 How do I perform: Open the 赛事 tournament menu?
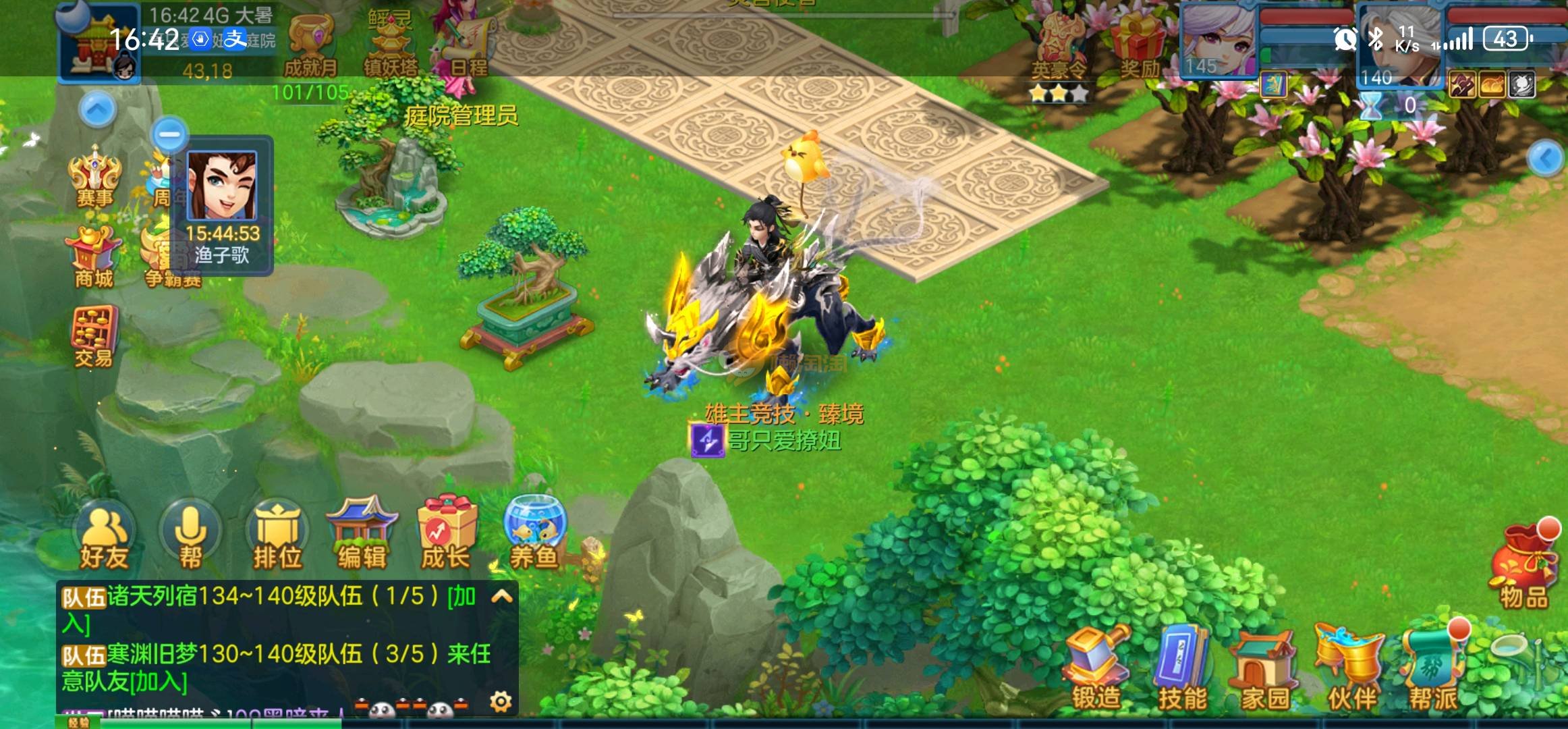(x=95, y=177)
